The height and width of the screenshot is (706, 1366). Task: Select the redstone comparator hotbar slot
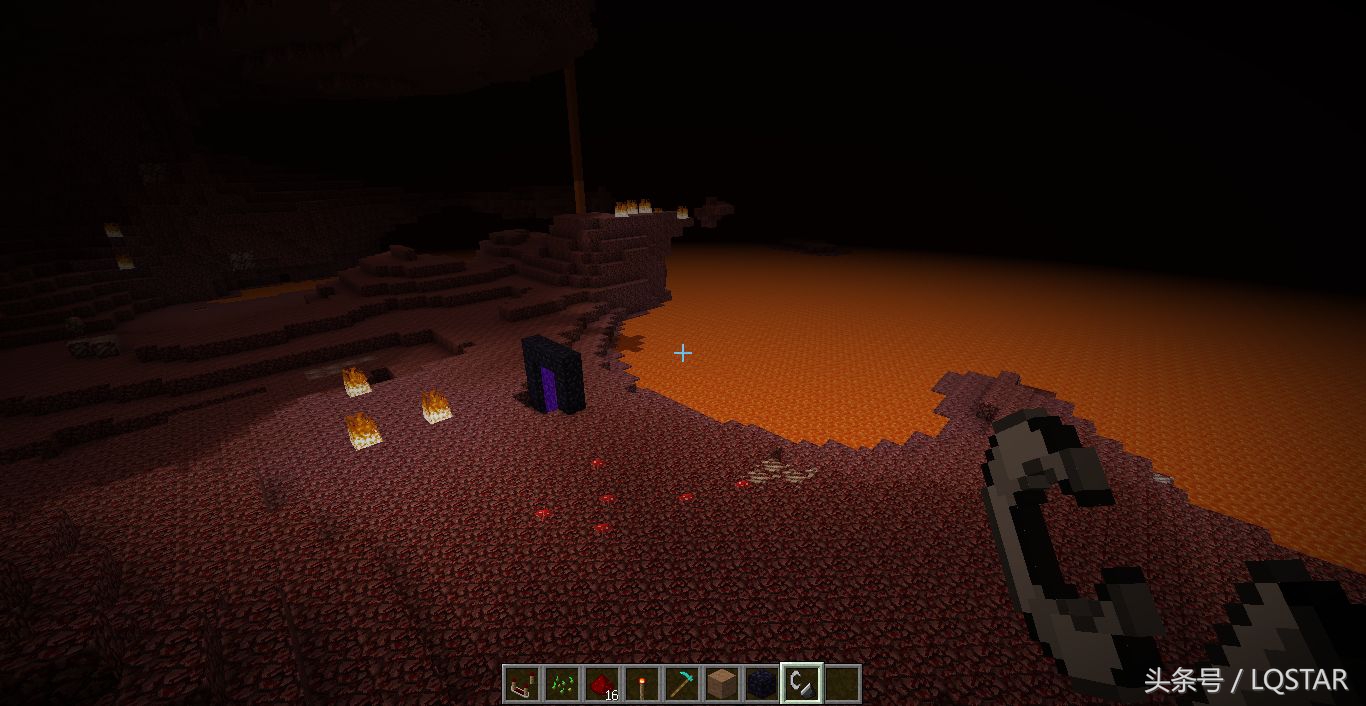pyautogui.click(x=521, y=684)
